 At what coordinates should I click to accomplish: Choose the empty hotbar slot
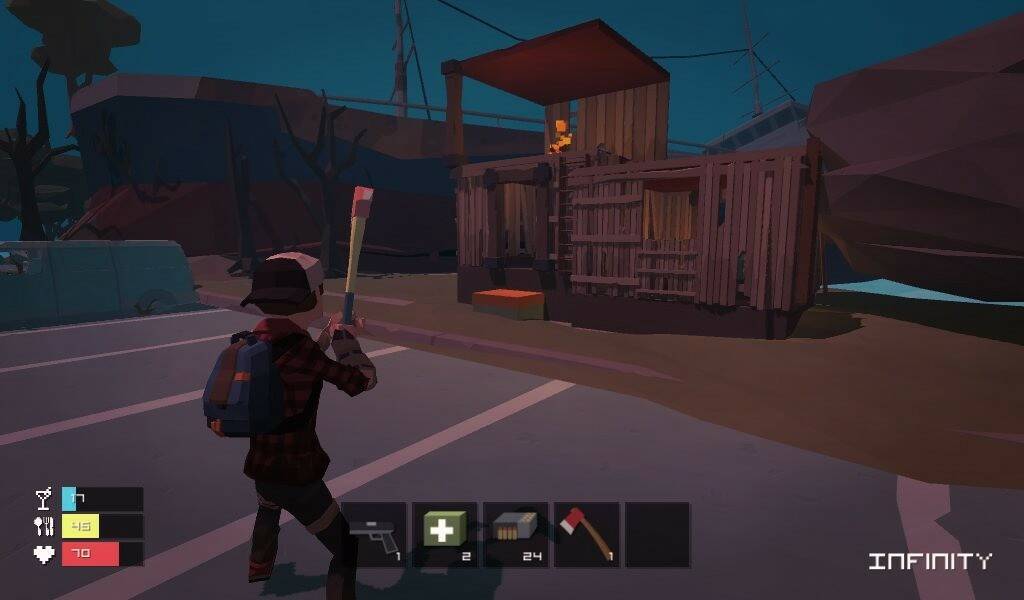click(657, 534)
